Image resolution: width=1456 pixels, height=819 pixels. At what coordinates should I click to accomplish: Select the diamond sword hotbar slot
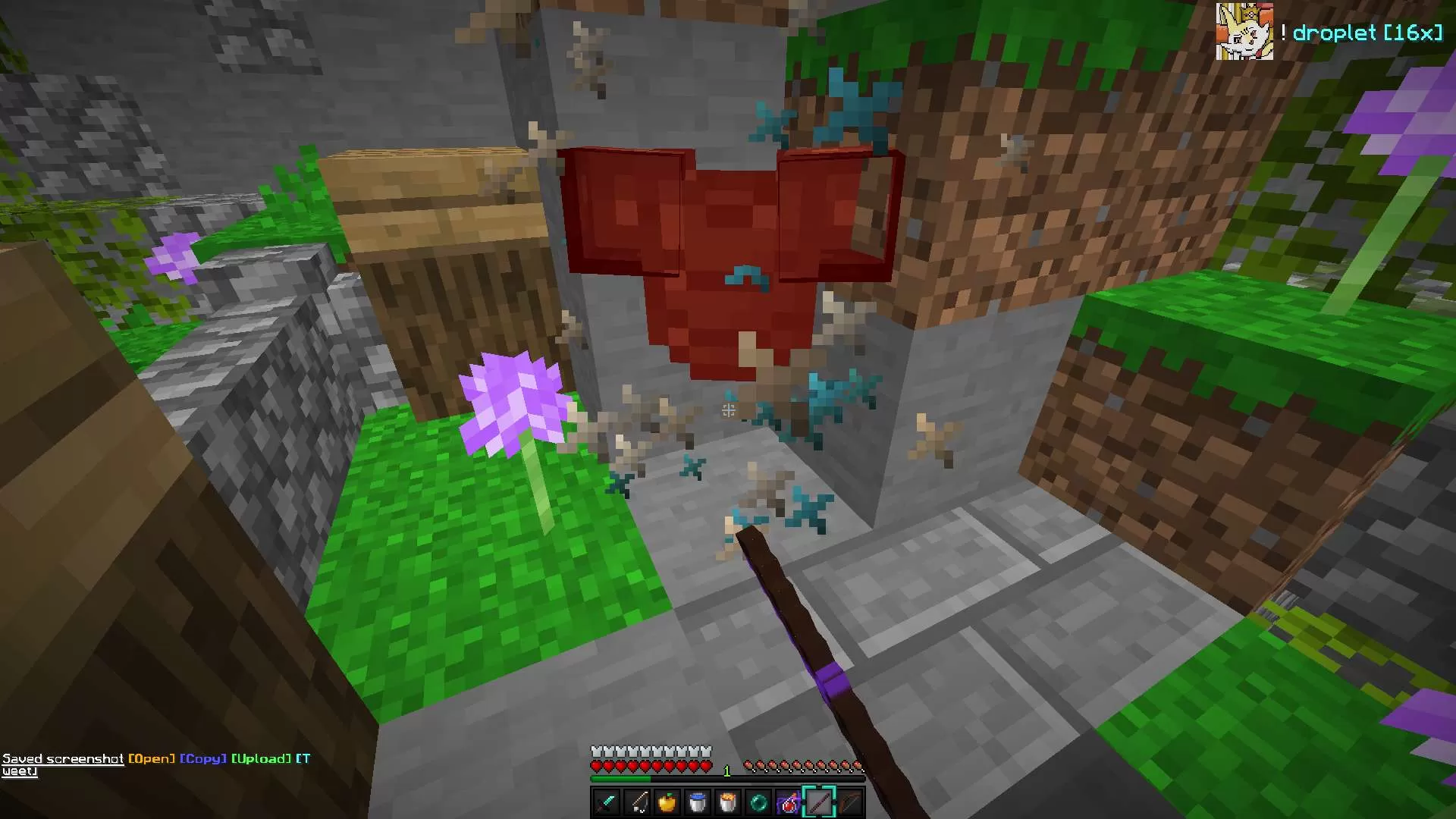pyautogui.click(x=607, y=802)
